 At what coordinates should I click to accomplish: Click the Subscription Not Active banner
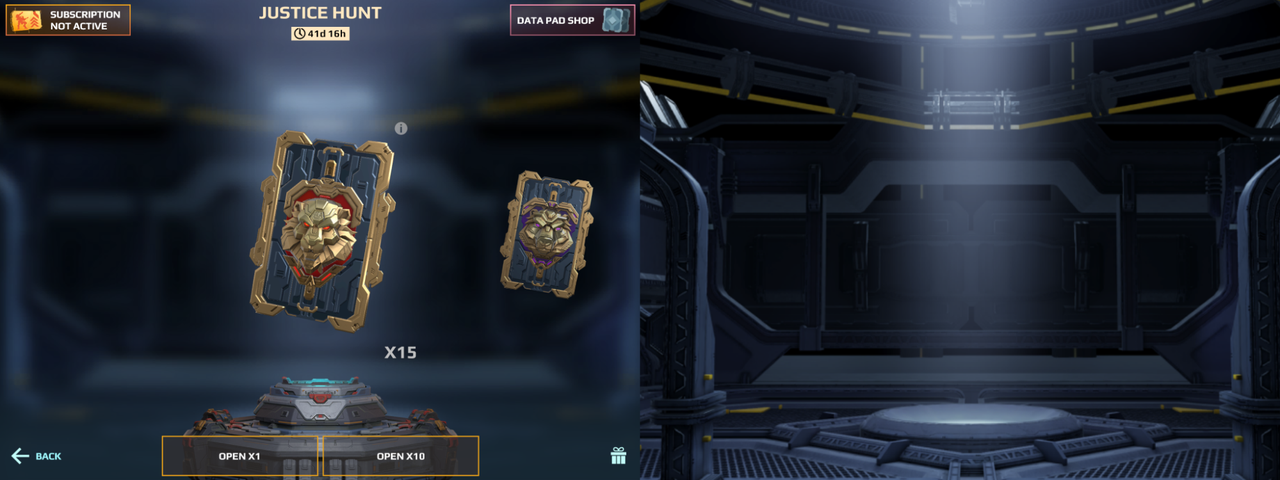tap(68, 20)
